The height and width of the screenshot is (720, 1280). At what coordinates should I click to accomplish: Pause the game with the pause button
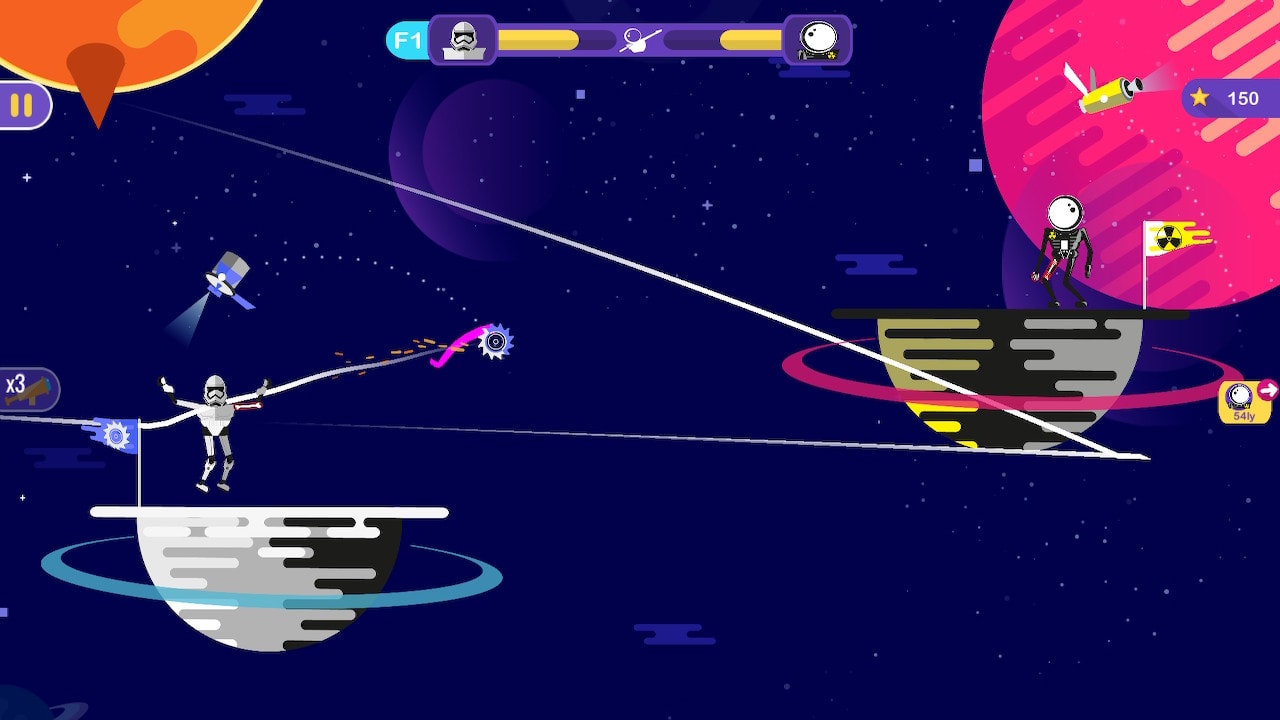point(21,103)
